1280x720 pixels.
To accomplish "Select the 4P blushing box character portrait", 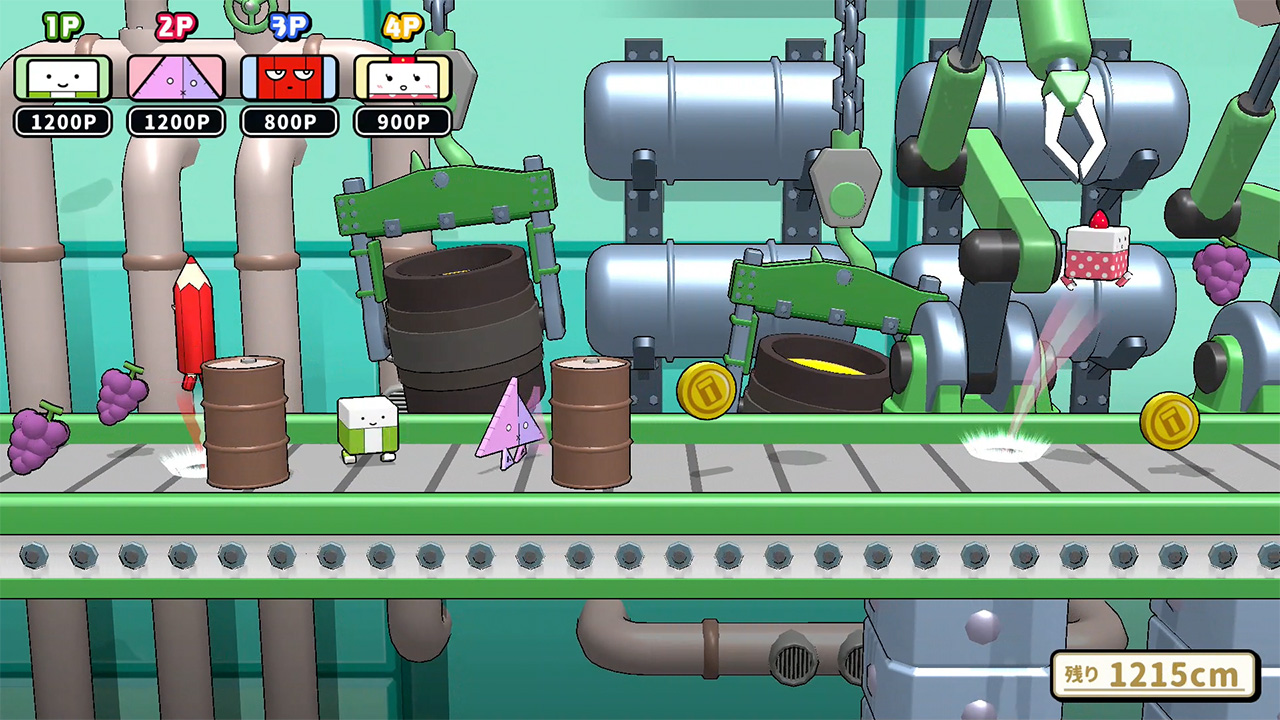I will [402, 78].
